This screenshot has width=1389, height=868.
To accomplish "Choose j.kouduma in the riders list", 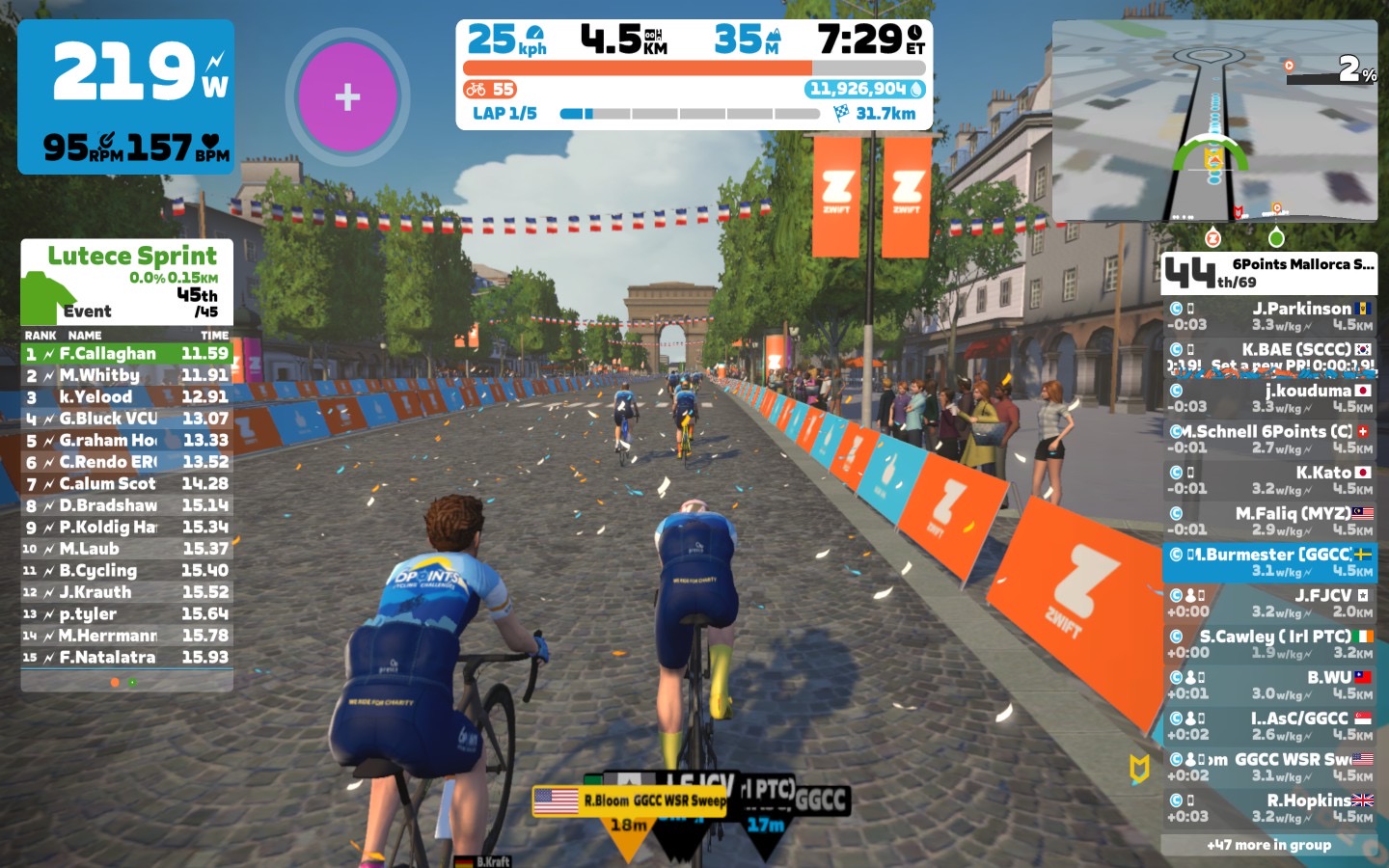I will (x=1269, y=398).
